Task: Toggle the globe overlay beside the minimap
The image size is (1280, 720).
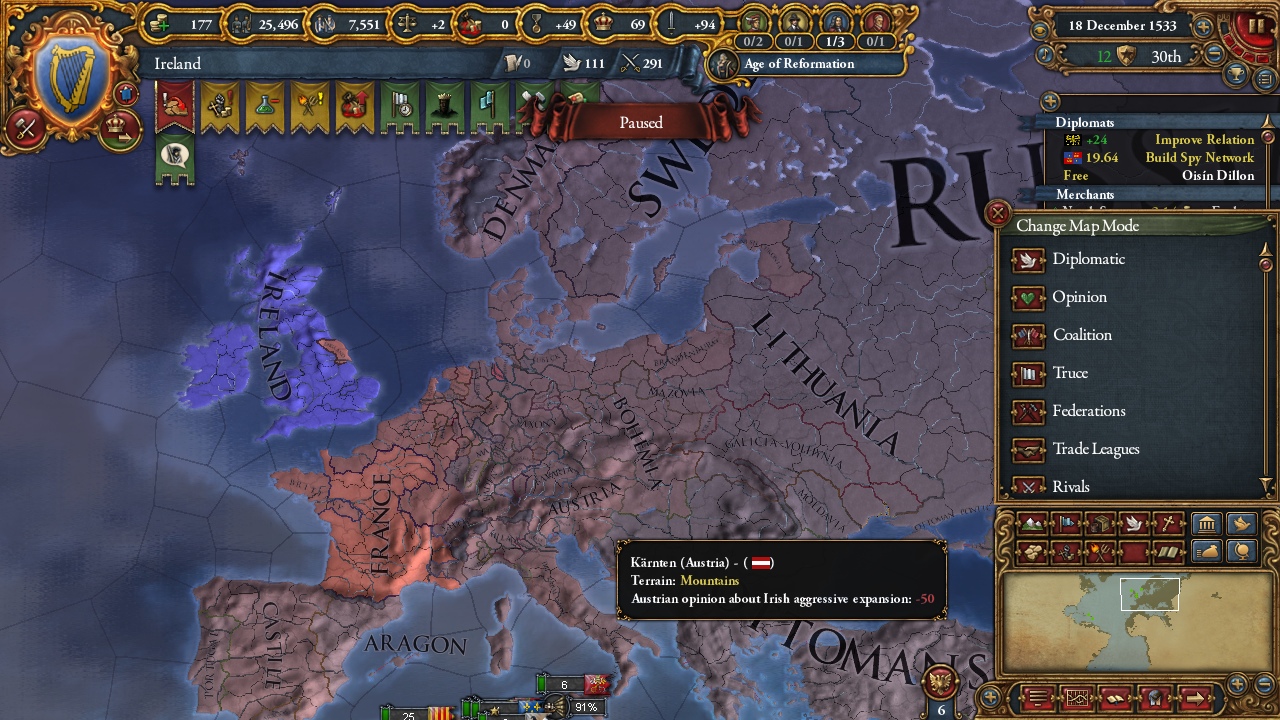Action: (x=1242, y=552)
